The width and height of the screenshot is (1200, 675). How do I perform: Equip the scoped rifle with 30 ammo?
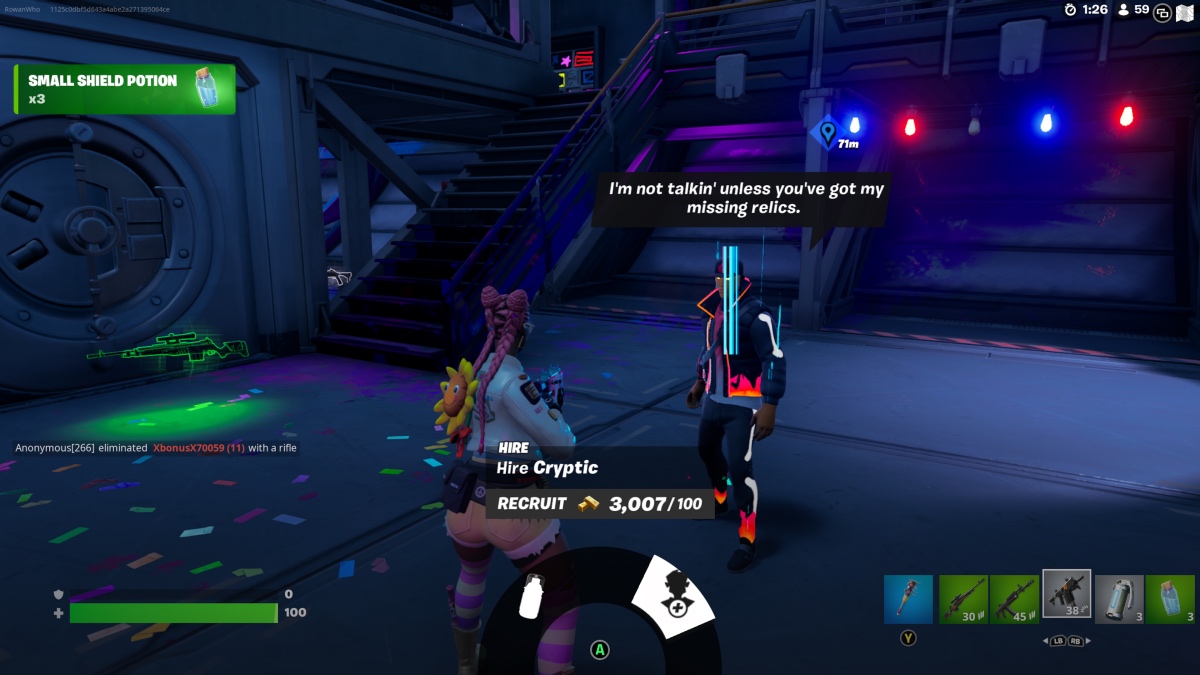click(x=962, y=599)
